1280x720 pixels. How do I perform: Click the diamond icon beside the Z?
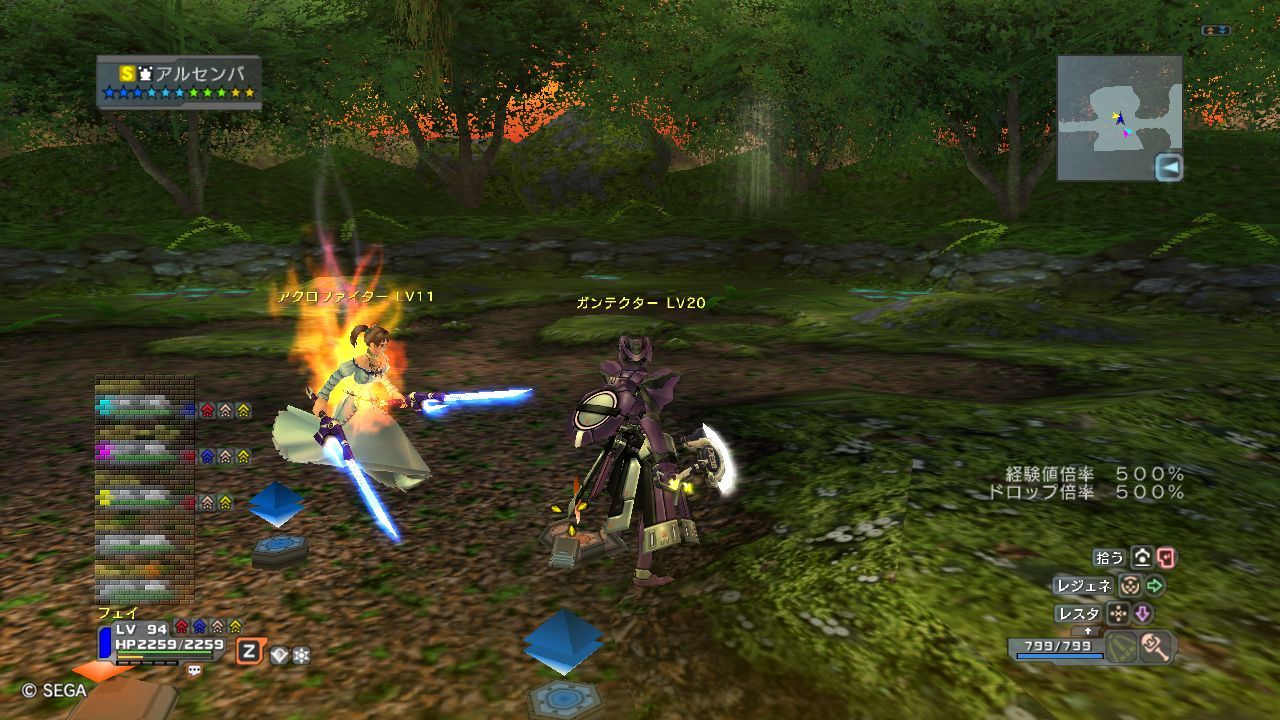pos(279,655)
